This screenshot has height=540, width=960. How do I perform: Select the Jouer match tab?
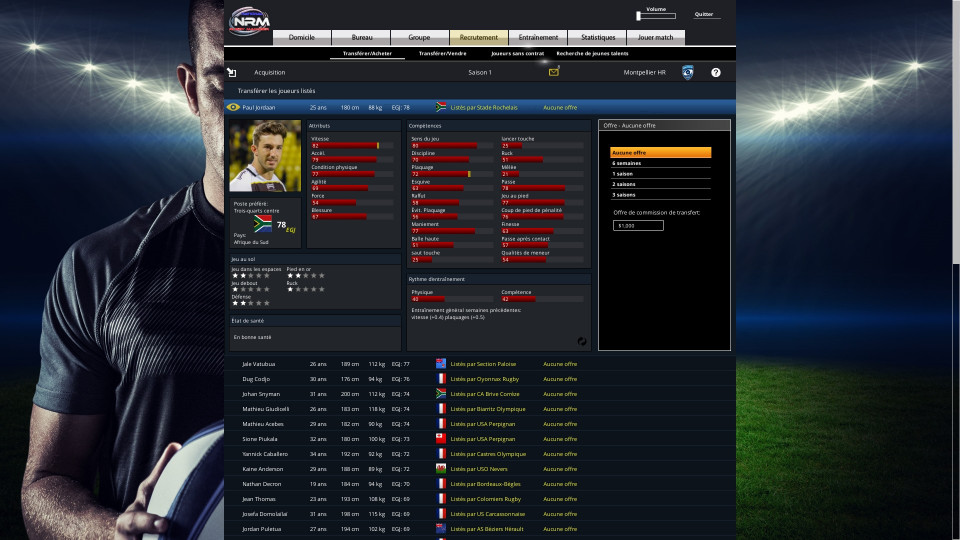point(656,37)
